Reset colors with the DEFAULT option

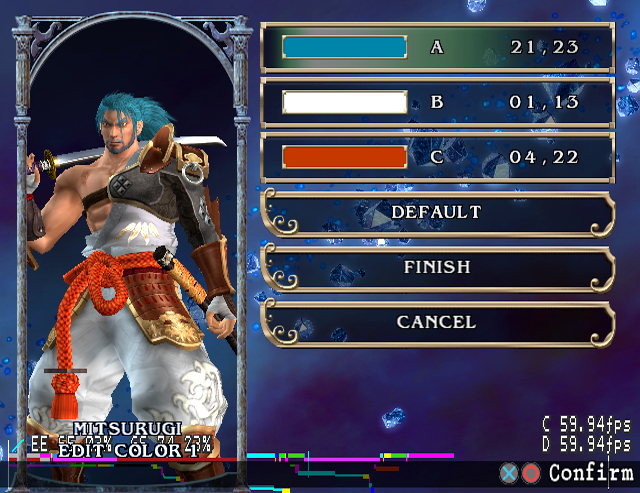(x=436, y=213)
